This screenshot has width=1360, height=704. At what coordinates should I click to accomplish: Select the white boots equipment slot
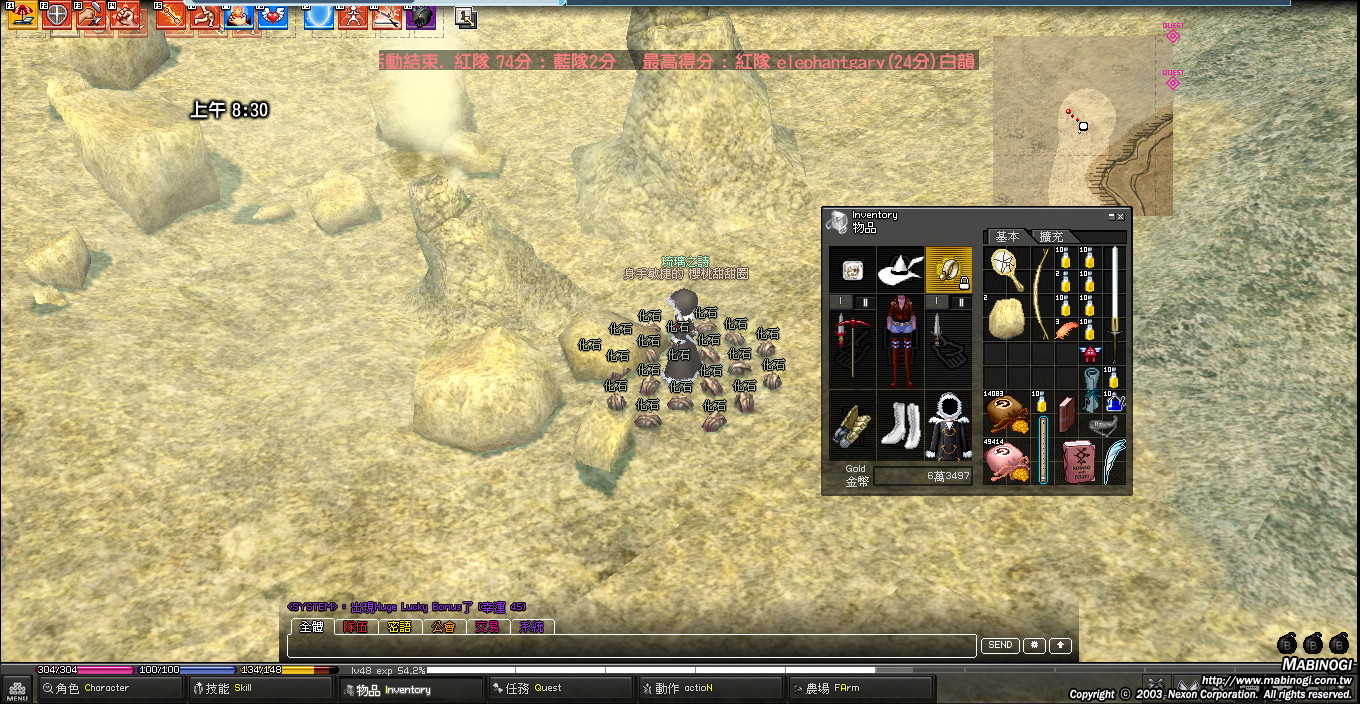click(x=900, y=426)
